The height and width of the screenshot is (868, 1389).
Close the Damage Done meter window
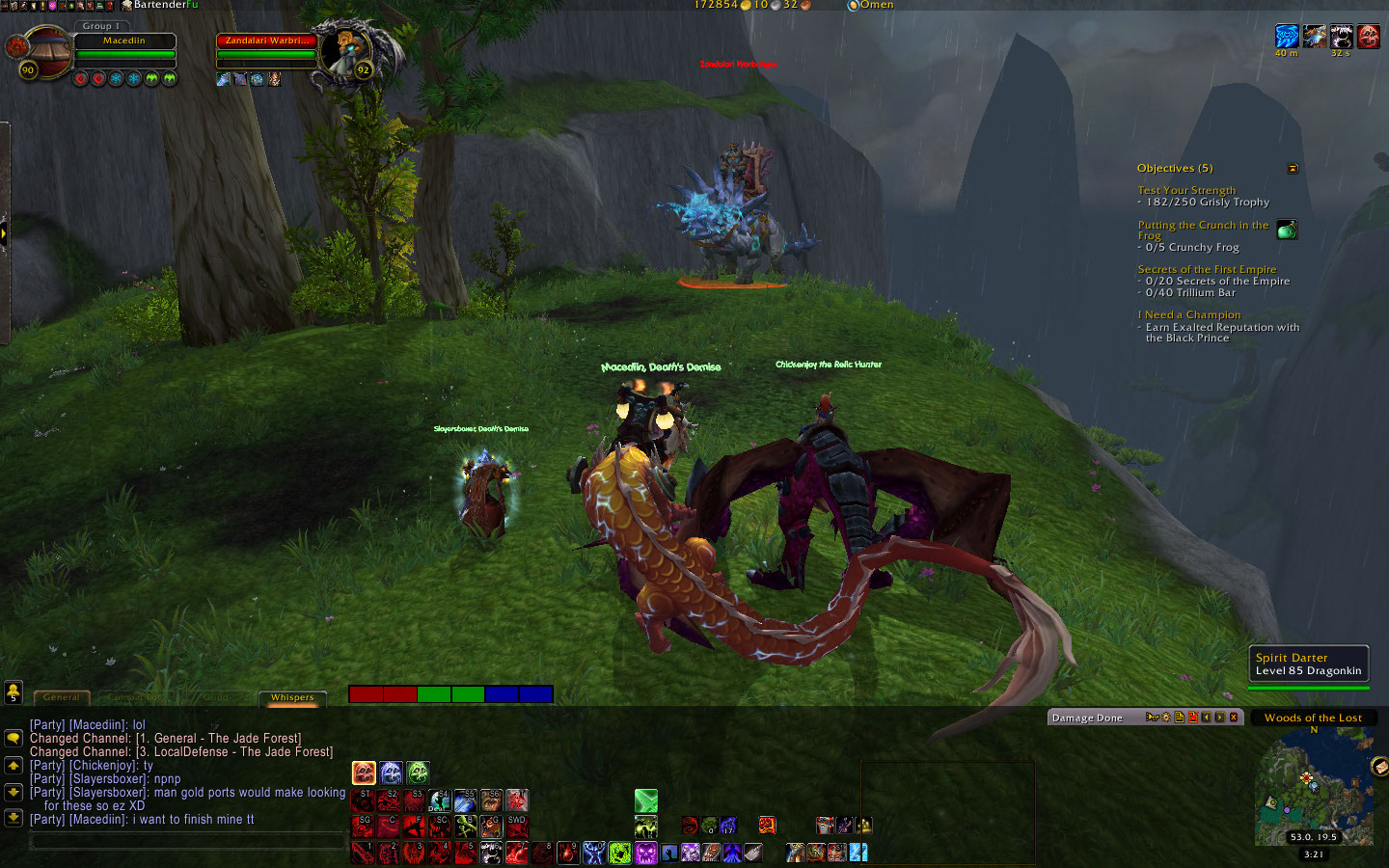click(1234, 718)
